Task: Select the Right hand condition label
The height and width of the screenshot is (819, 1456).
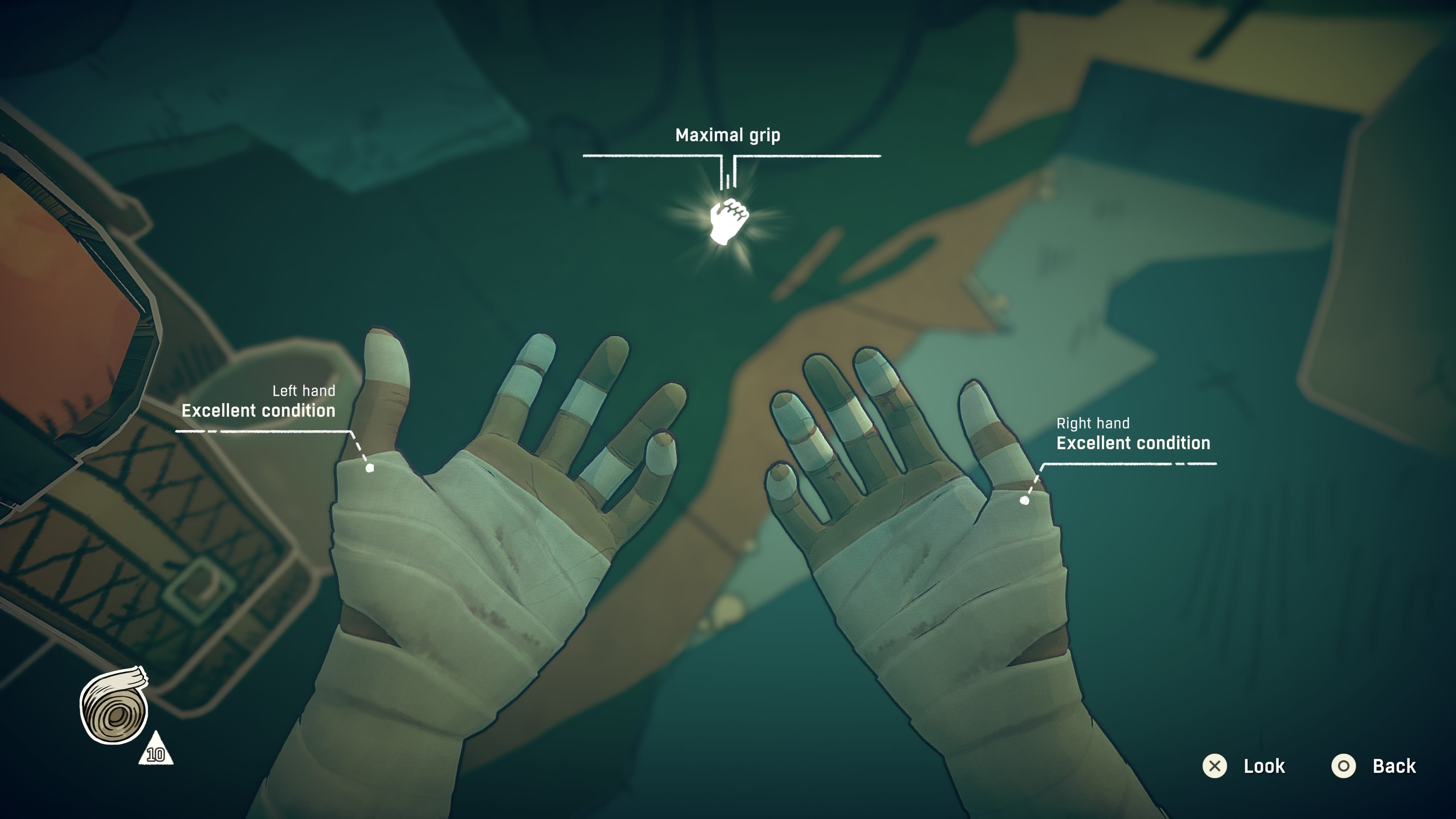Action: [x=1133, y=435]
